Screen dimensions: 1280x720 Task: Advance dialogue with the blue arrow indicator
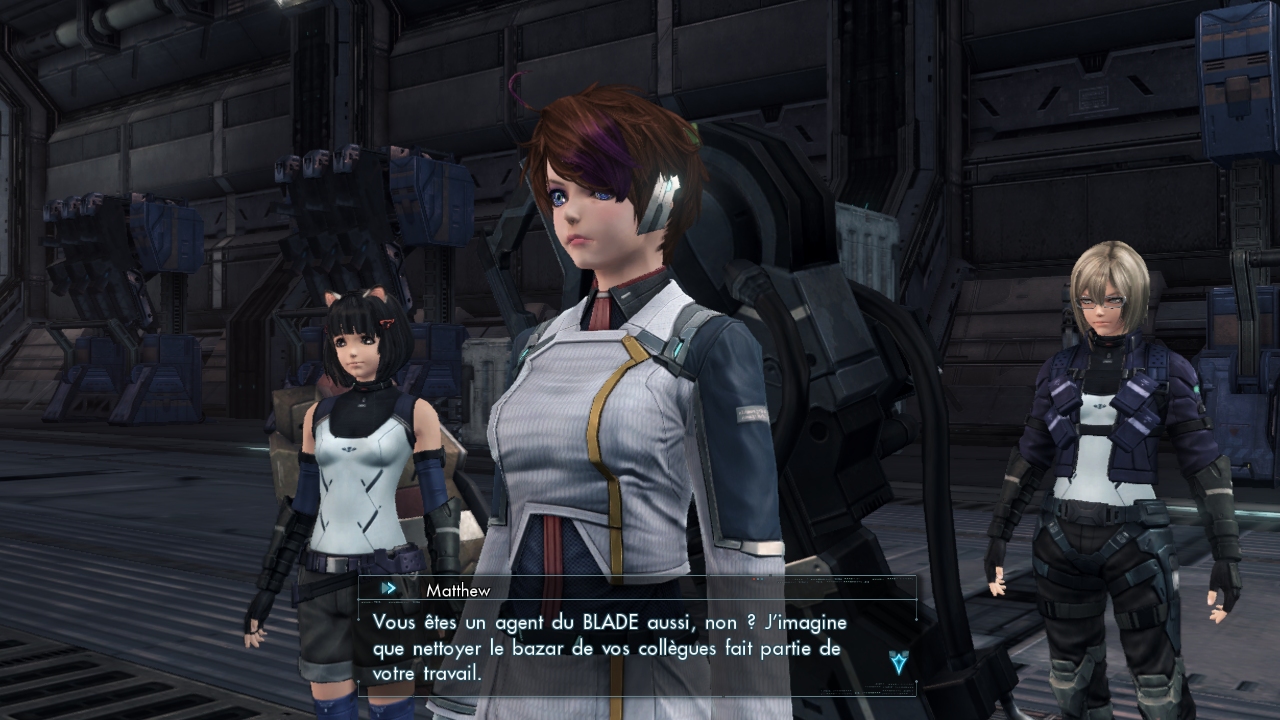898,661
